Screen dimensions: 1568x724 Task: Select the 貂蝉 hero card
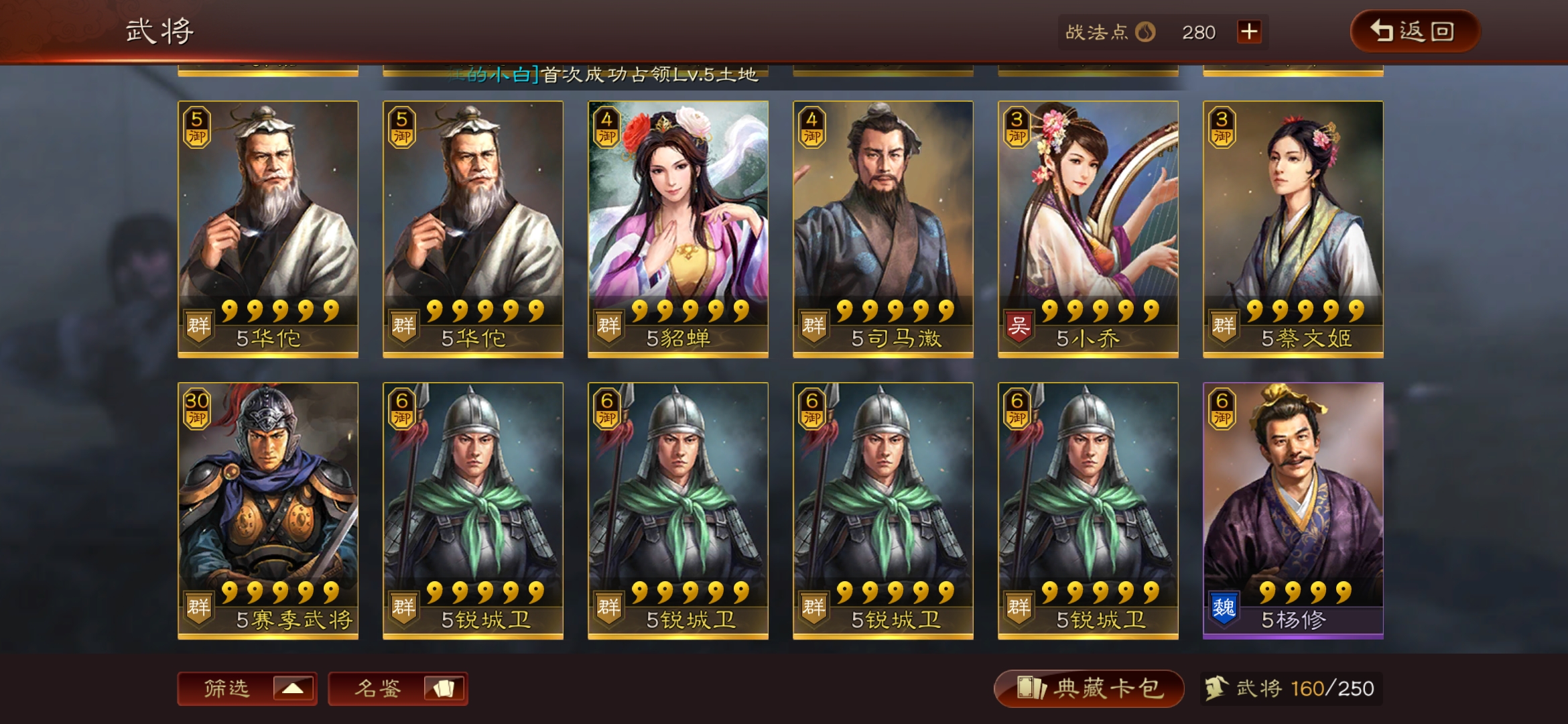point(677,229)
